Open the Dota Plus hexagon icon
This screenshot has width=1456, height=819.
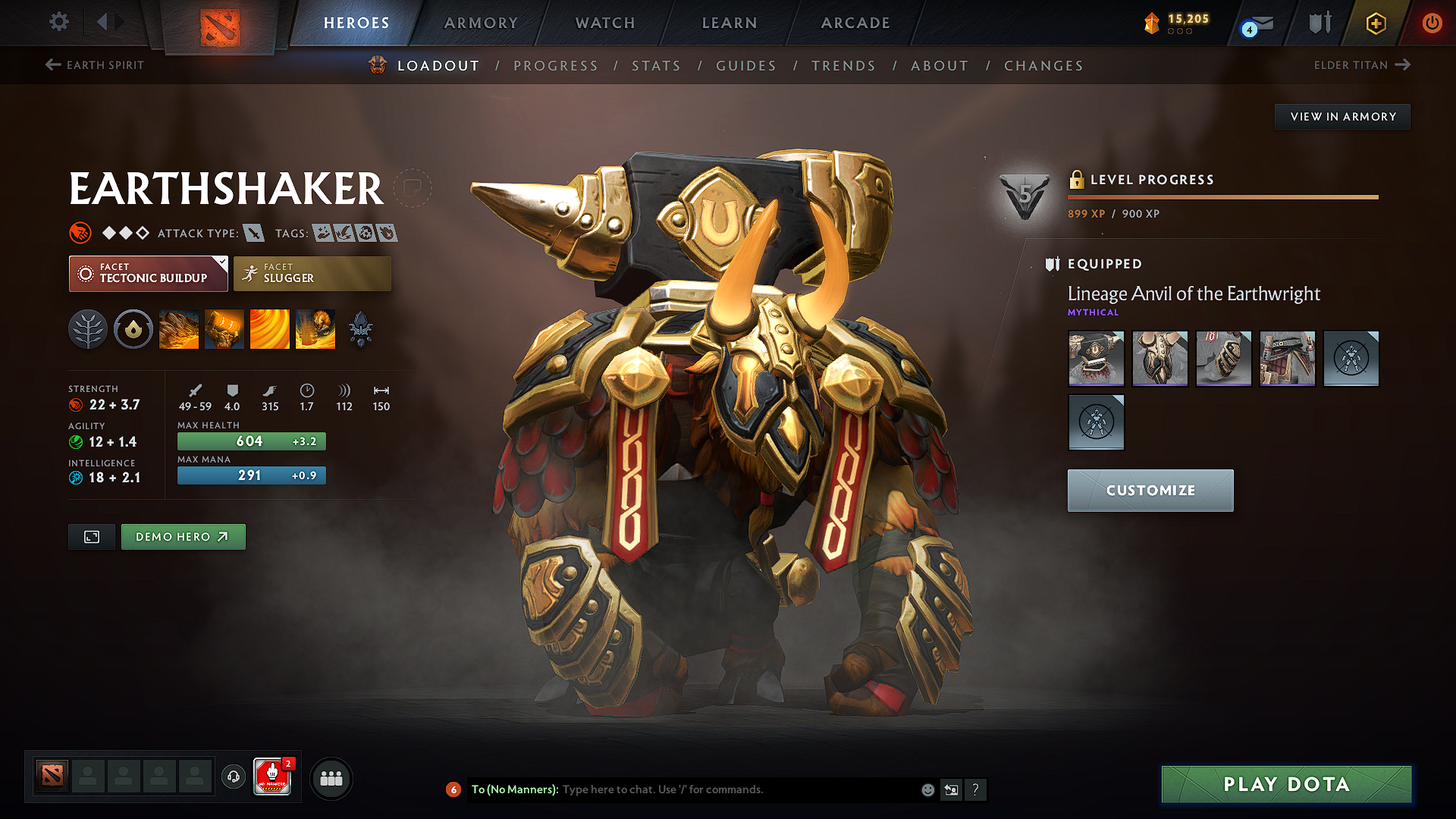point(1375,23)
